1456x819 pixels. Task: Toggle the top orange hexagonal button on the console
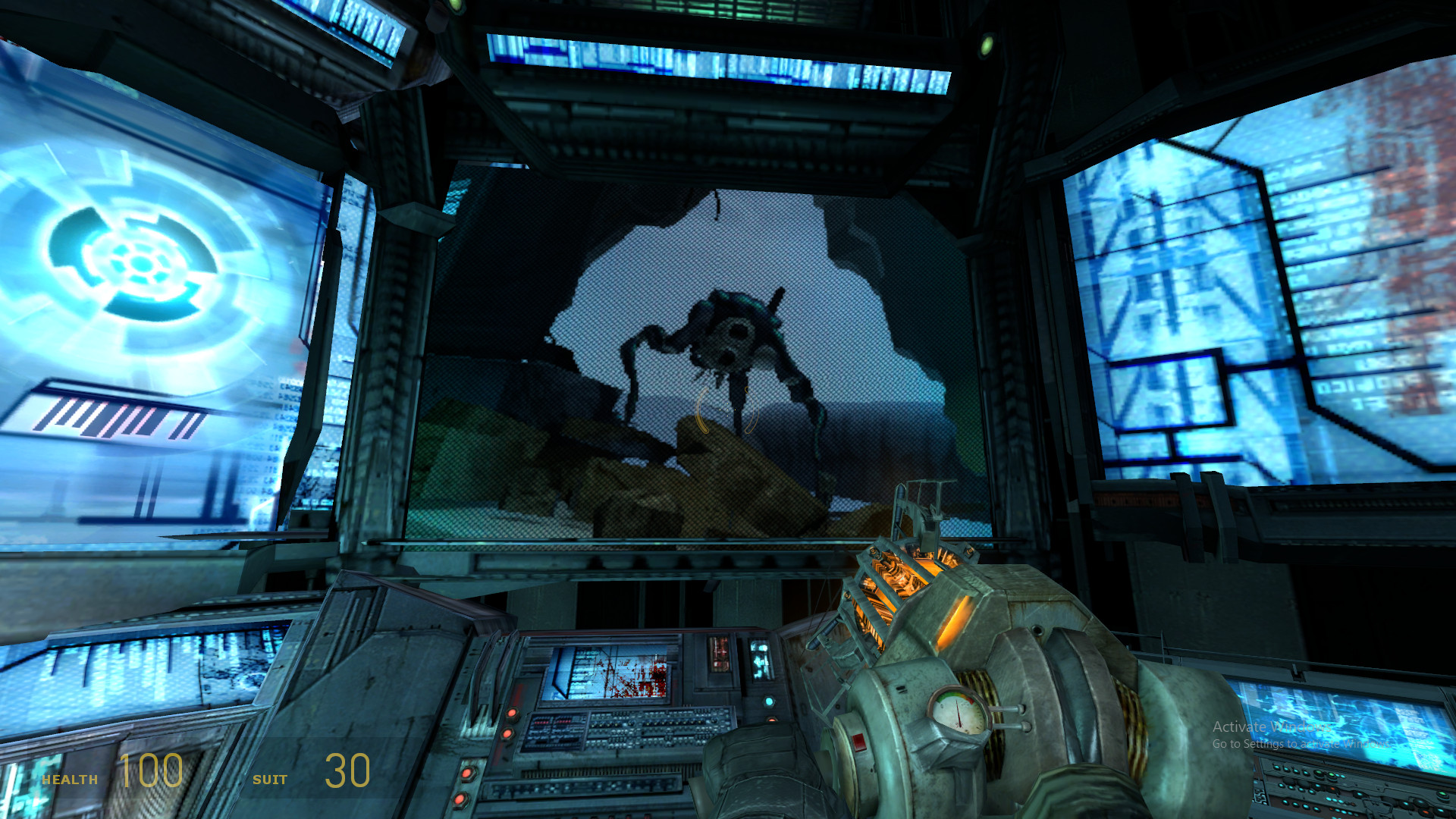(513, 713)
